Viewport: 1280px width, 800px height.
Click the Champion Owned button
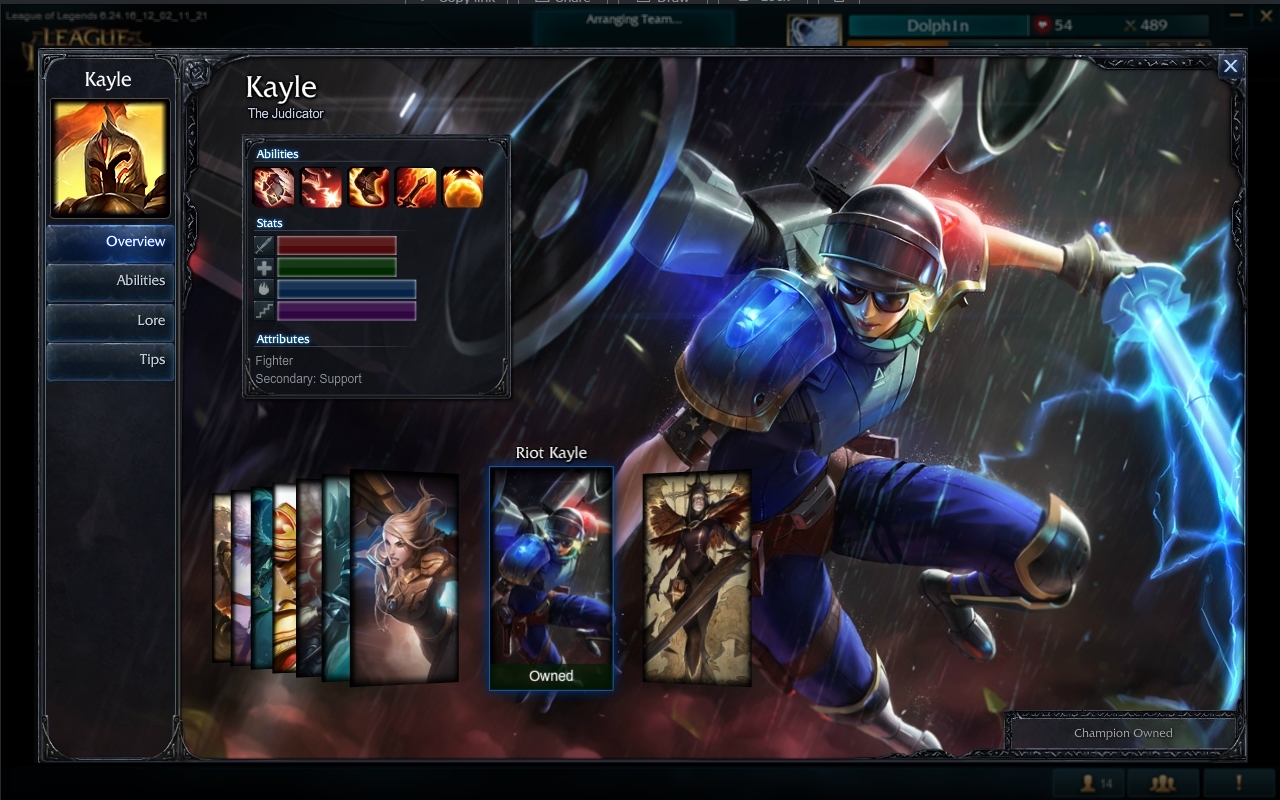tap(1122, 733)
